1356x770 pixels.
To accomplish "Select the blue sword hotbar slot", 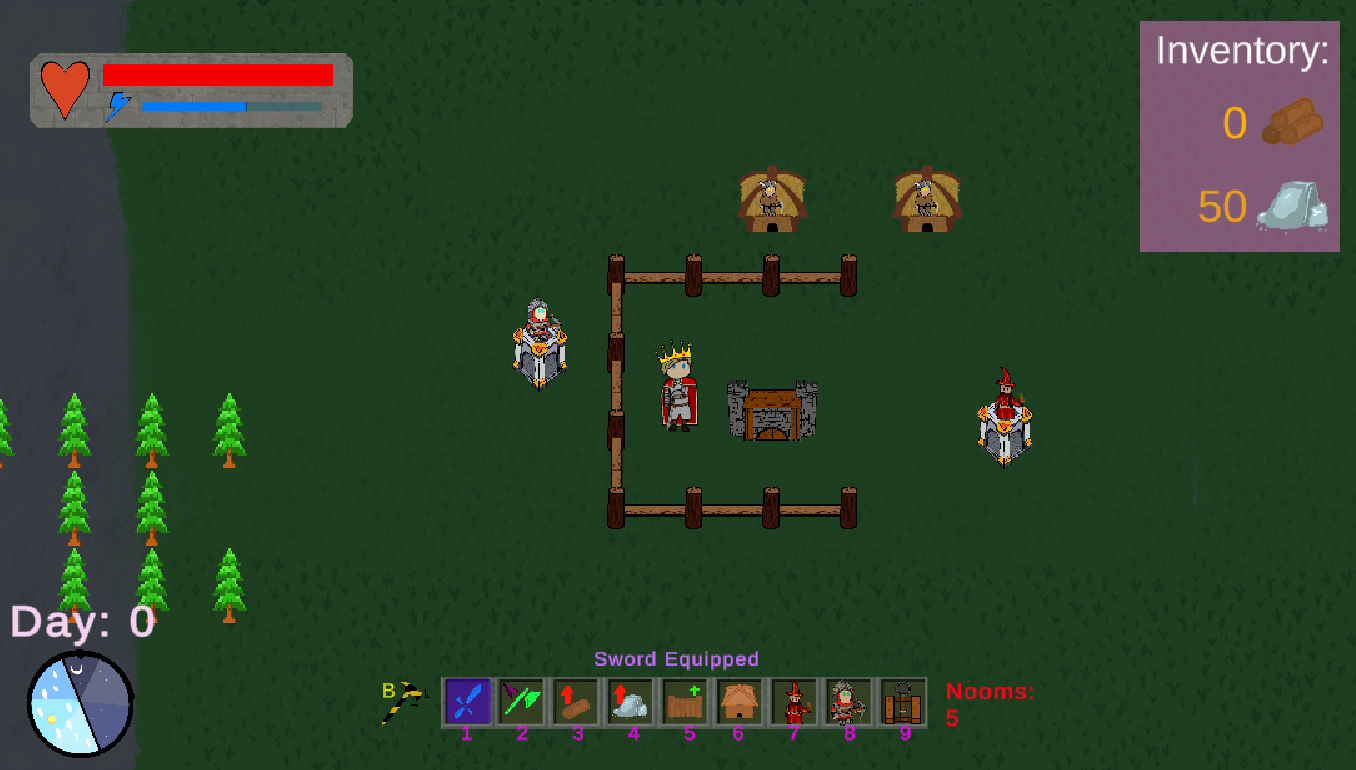I will (467, 701).
